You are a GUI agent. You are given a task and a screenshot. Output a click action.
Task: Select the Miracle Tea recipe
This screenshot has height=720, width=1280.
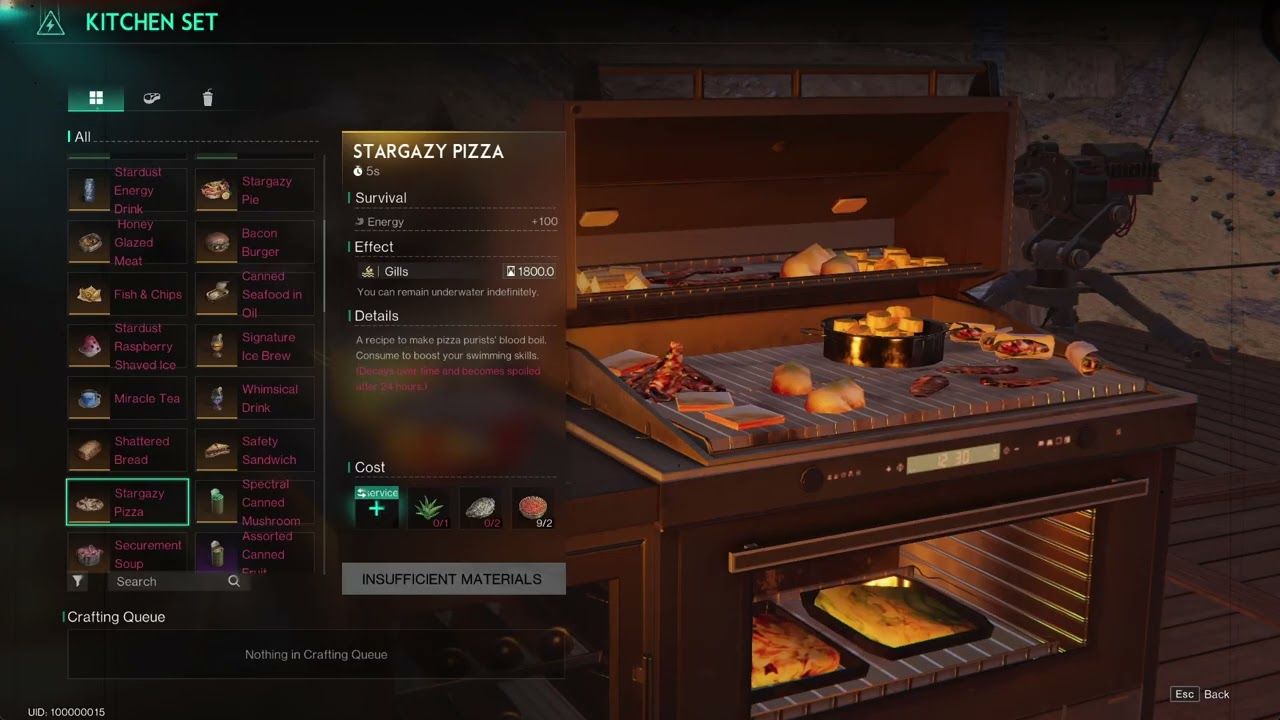click(x=127, y=398)
